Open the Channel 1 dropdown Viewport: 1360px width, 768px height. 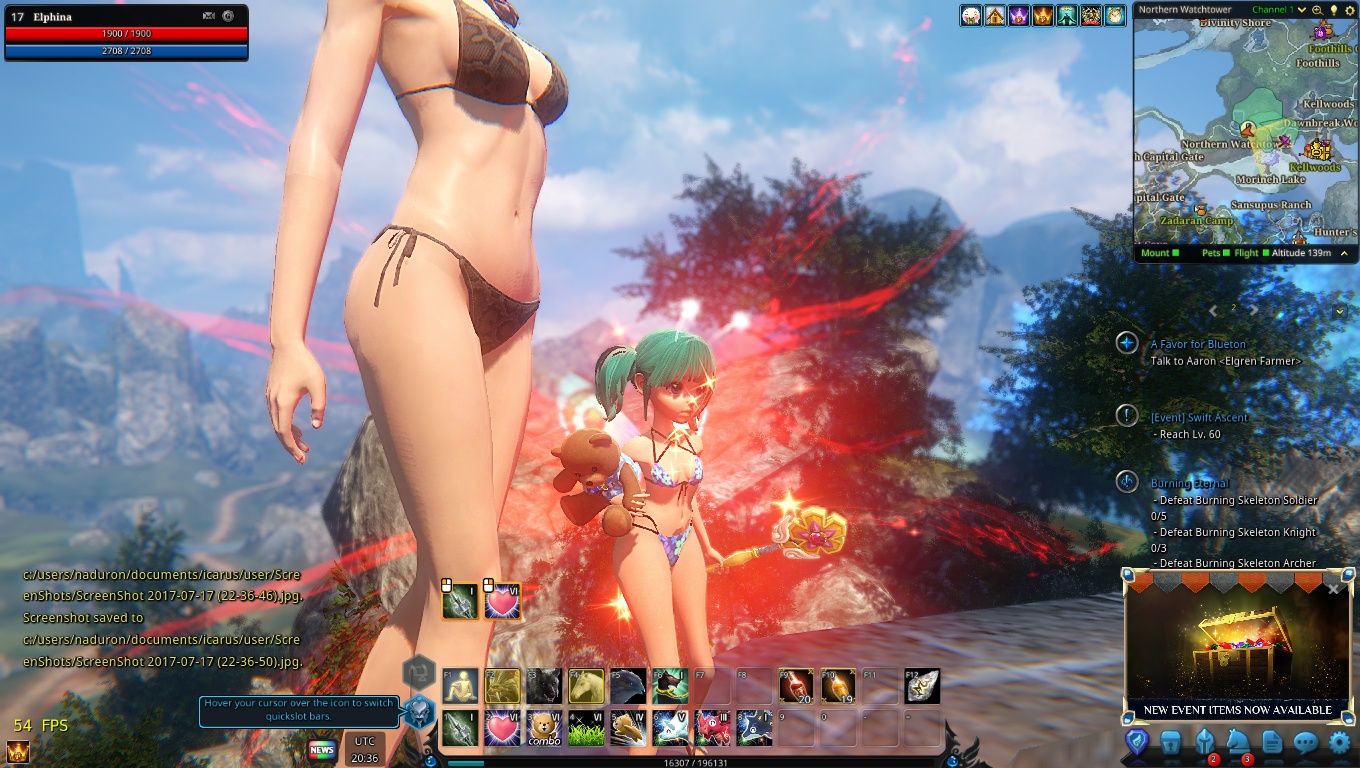click(x=1302, y=10)
